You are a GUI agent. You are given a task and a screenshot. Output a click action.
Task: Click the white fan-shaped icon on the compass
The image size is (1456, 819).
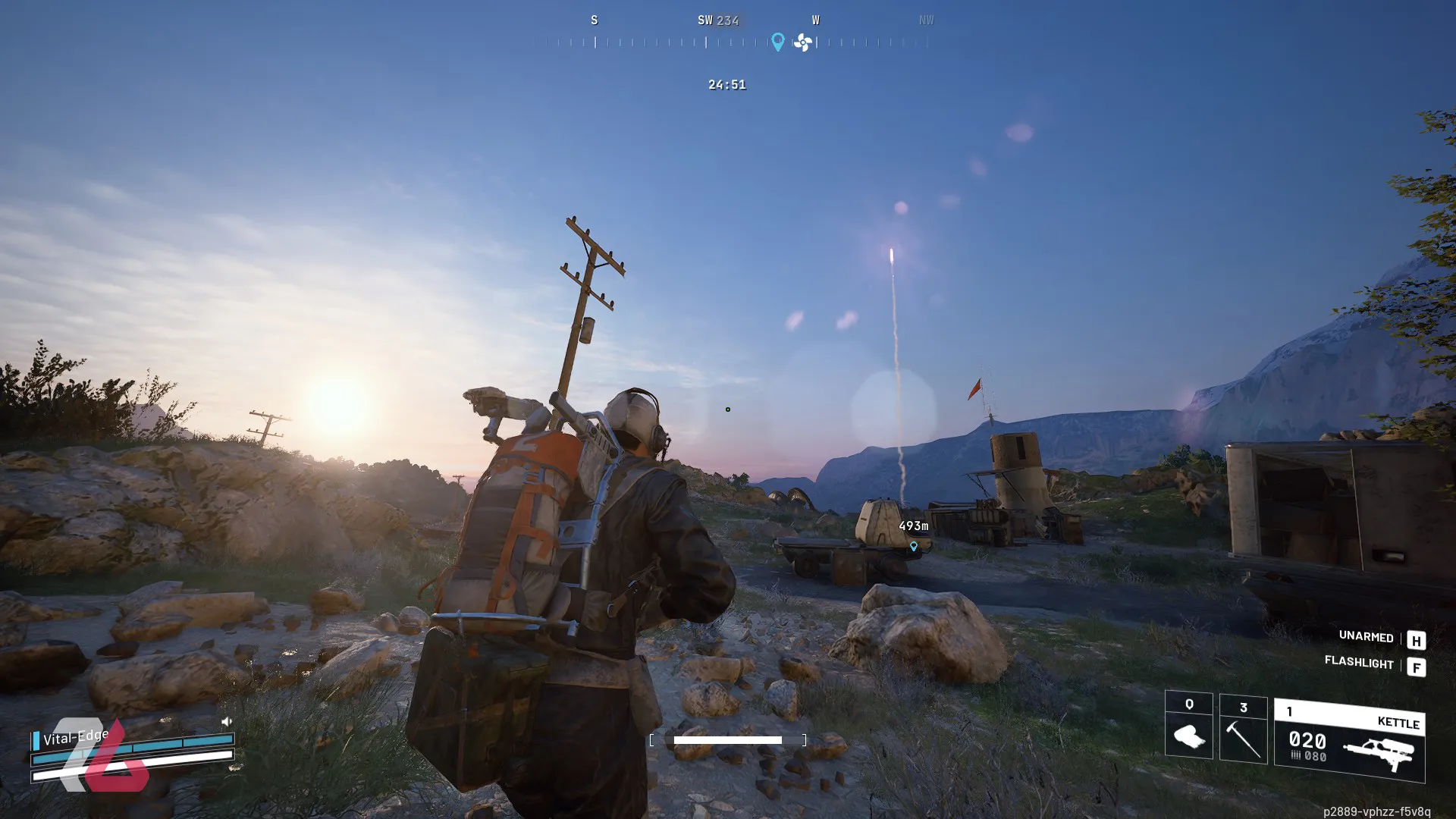click(802, 42)
